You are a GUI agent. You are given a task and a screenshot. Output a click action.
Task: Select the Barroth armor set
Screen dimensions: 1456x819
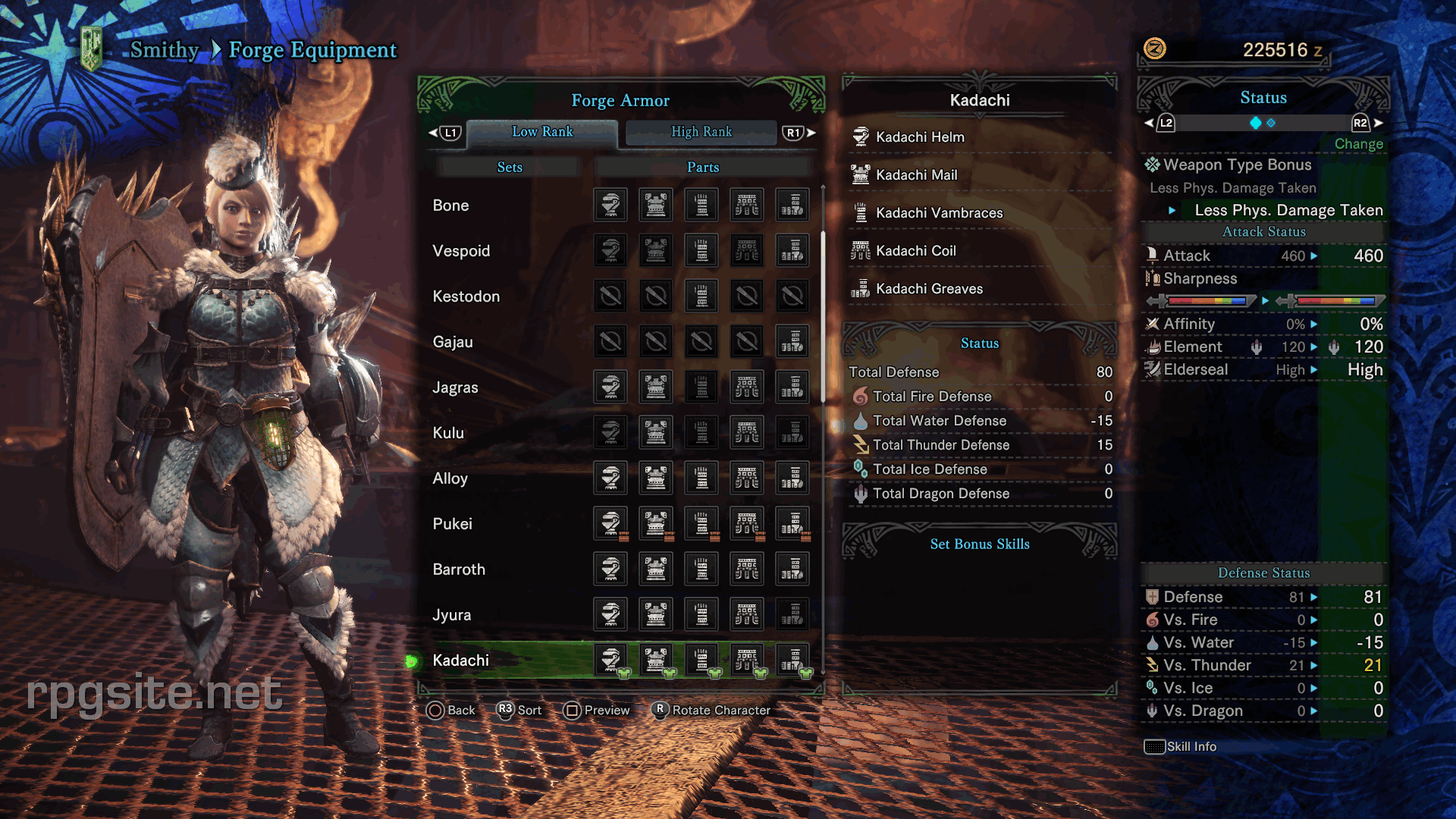point(459,570)
